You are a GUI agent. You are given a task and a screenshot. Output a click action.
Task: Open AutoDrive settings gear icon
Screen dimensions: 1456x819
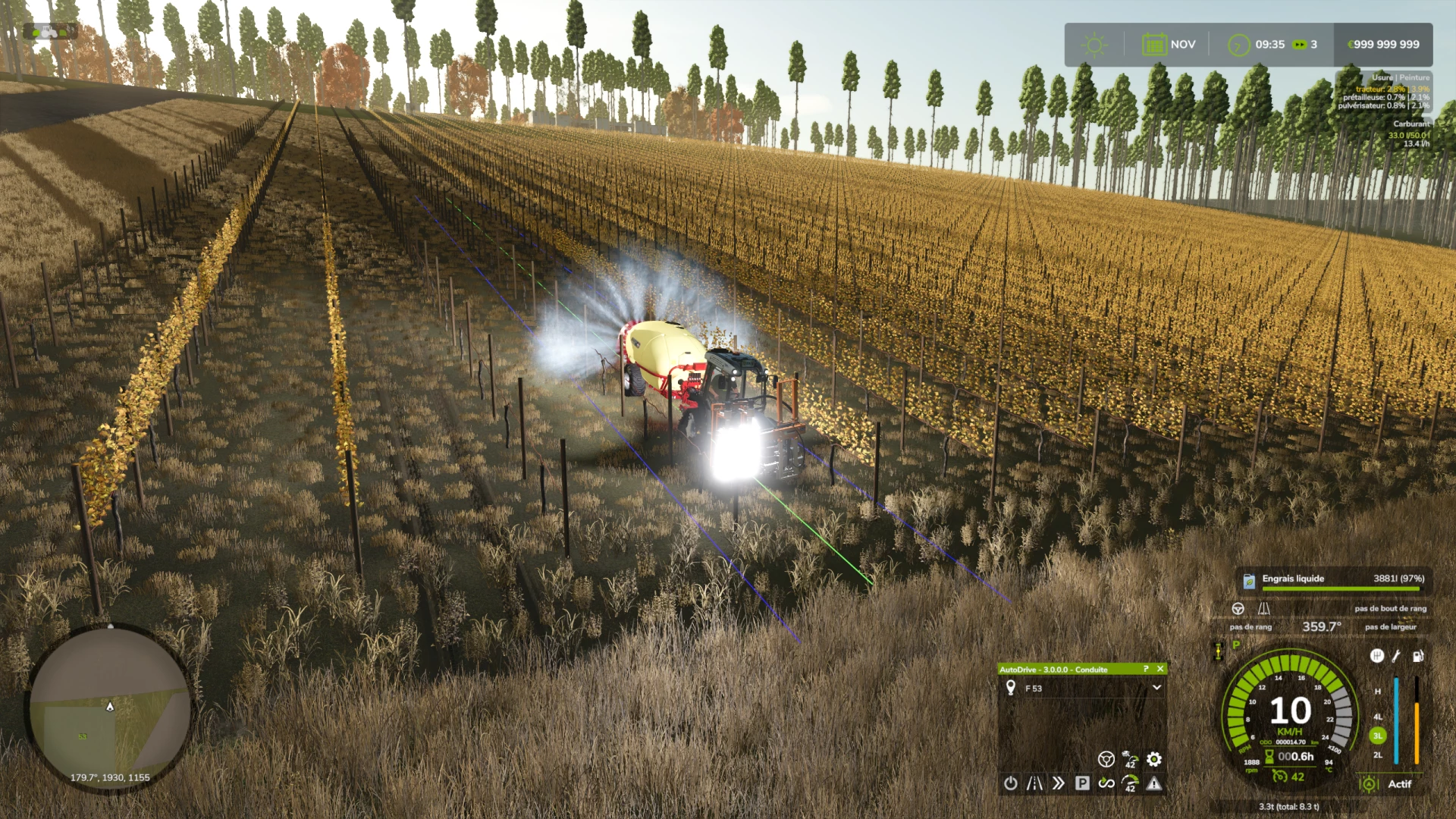tap(1154, 759)
